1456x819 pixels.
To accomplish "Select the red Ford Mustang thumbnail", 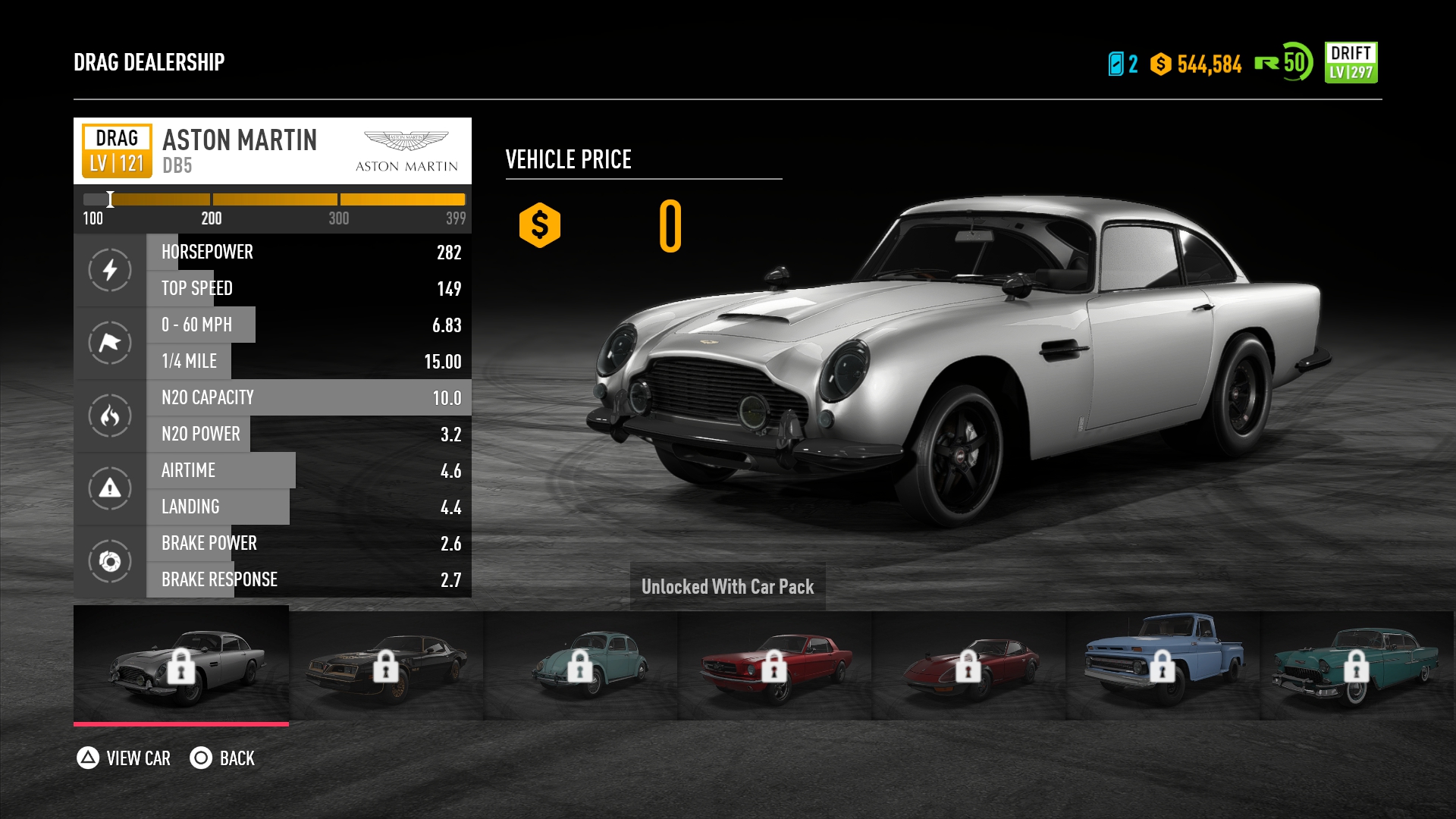I will (x=774, y=665).
